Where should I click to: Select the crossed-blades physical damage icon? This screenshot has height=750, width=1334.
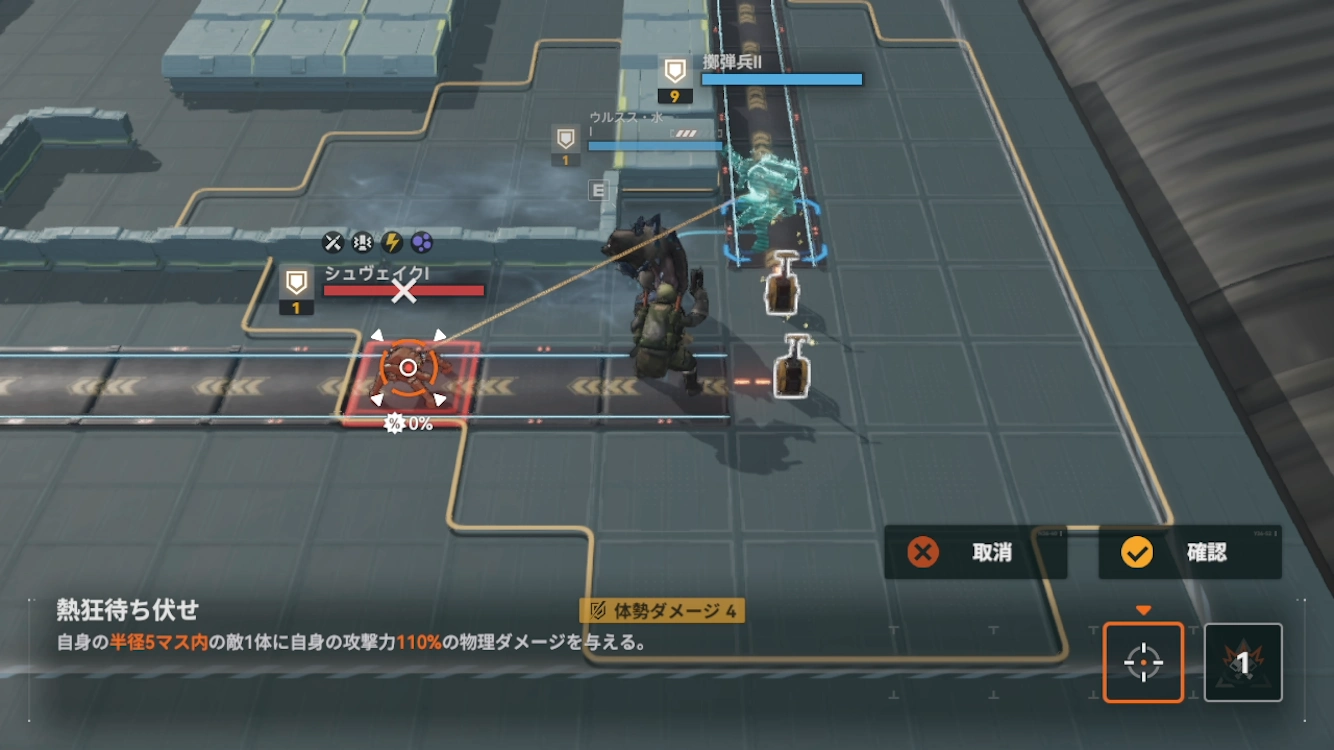coord(333,242)
